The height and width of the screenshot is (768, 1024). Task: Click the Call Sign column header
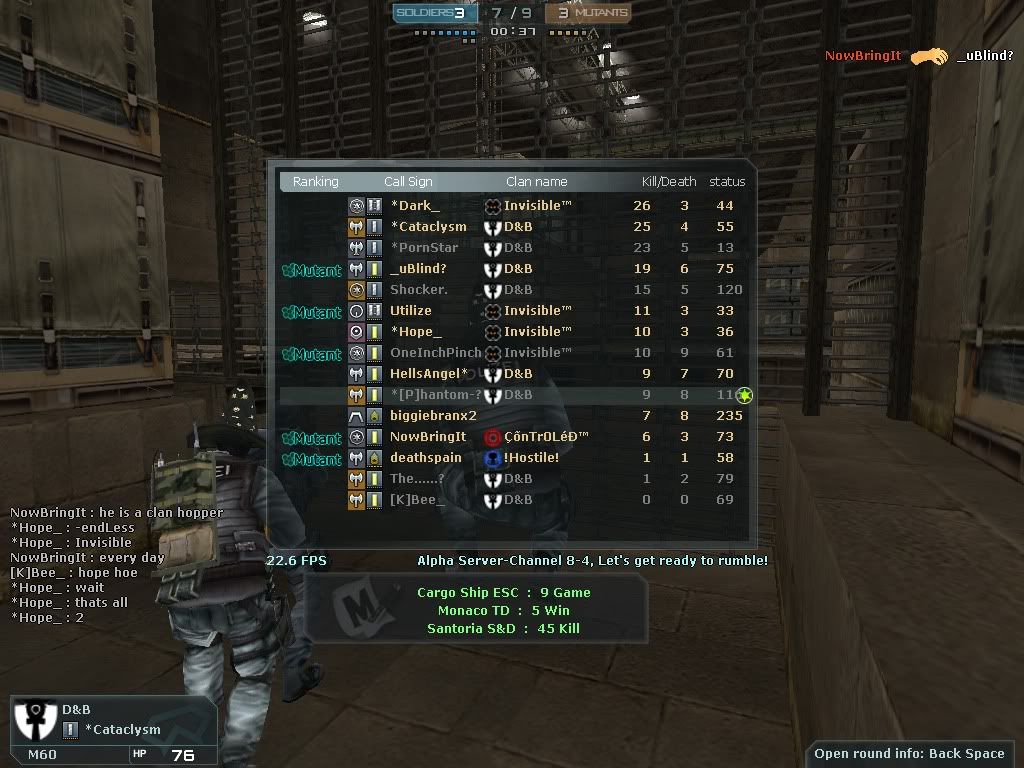[x=408, y=182]
